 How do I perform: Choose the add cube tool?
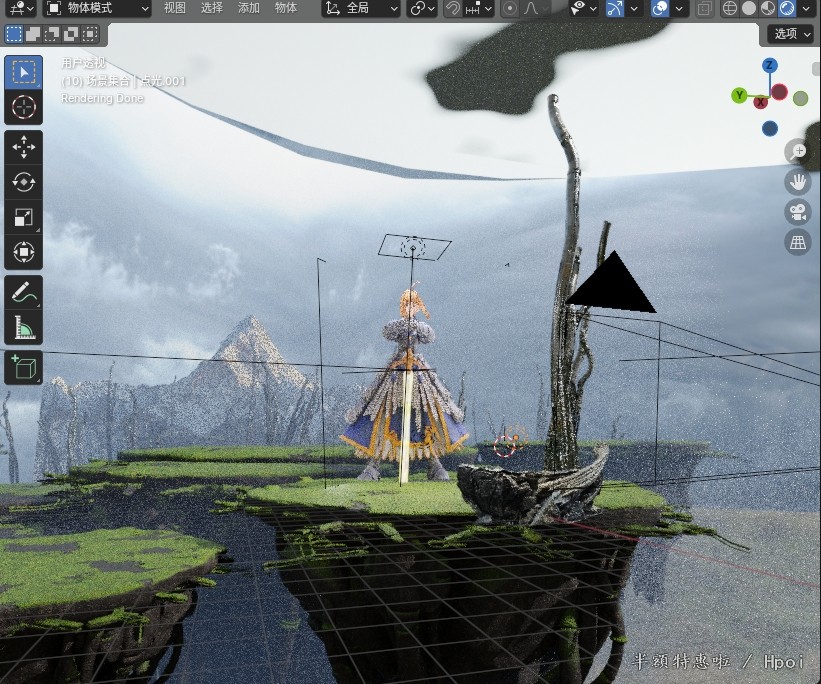(23, 367)
